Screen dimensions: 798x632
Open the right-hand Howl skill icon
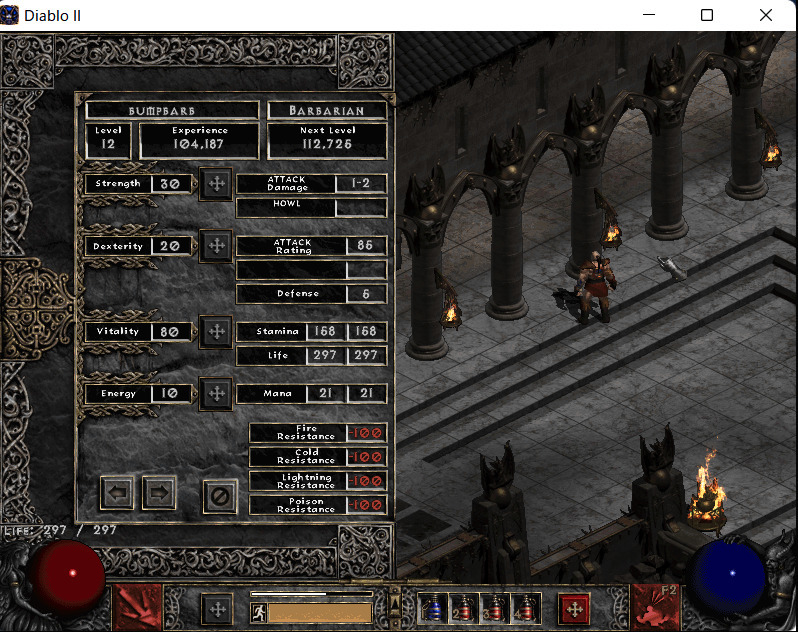coord(658,607)
